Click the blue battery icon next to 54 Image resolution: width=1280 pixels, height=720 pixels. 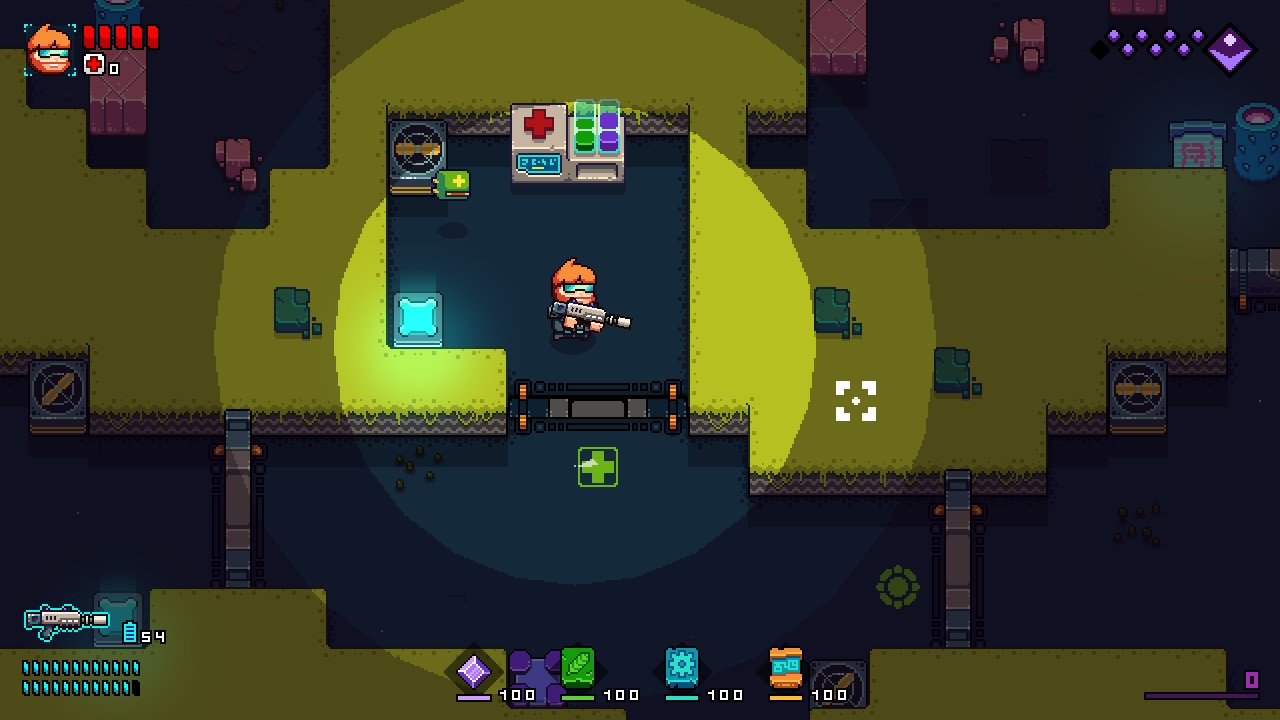(131, 633)
